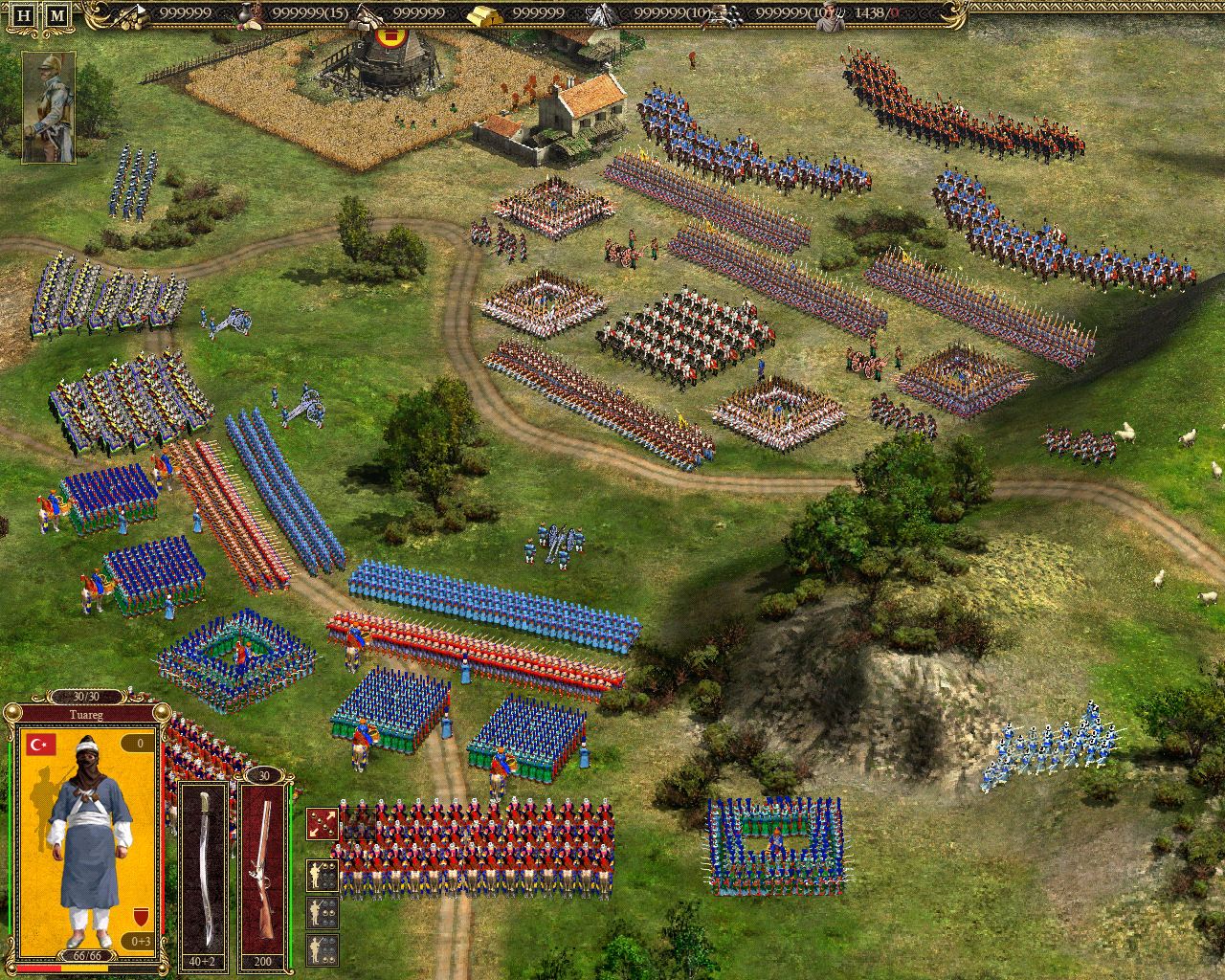Enable the bottom firing stance icon
Image resolution: width=1225 pixels, height=980 pixels.
point(323,947)
